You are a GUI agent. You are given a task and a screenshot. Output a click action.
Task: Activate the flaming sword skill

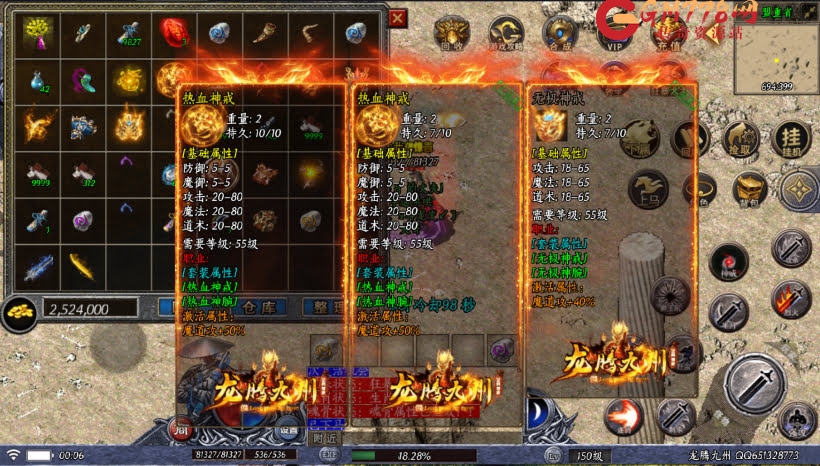pos(790,298)
